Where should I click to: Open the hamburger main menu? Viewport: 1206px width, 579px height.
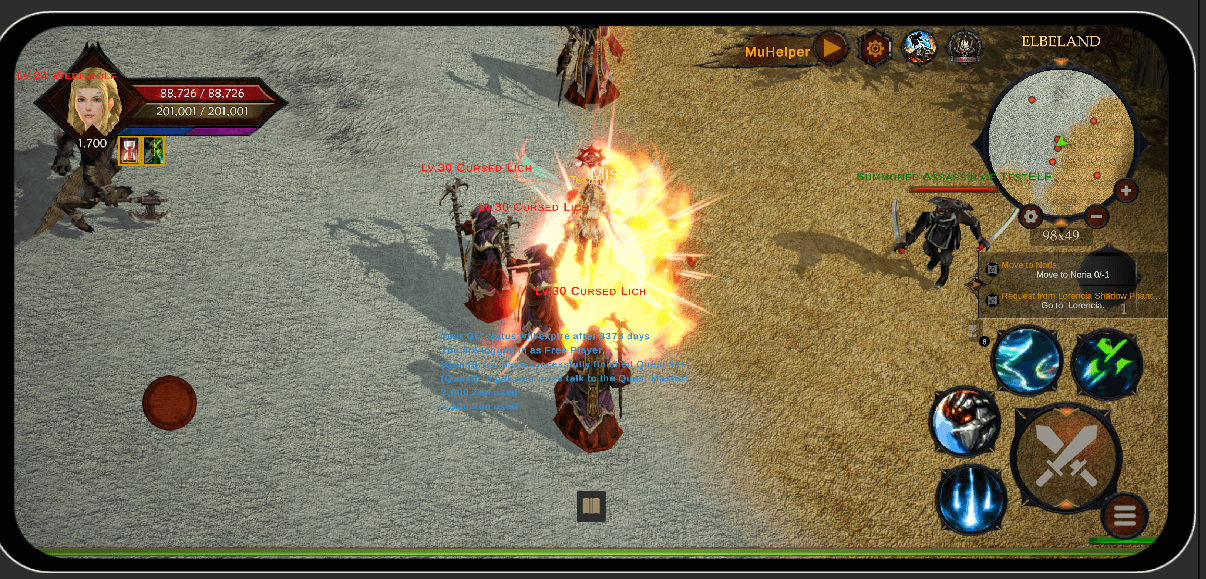pyautogui.click(x=1125, y=516)
